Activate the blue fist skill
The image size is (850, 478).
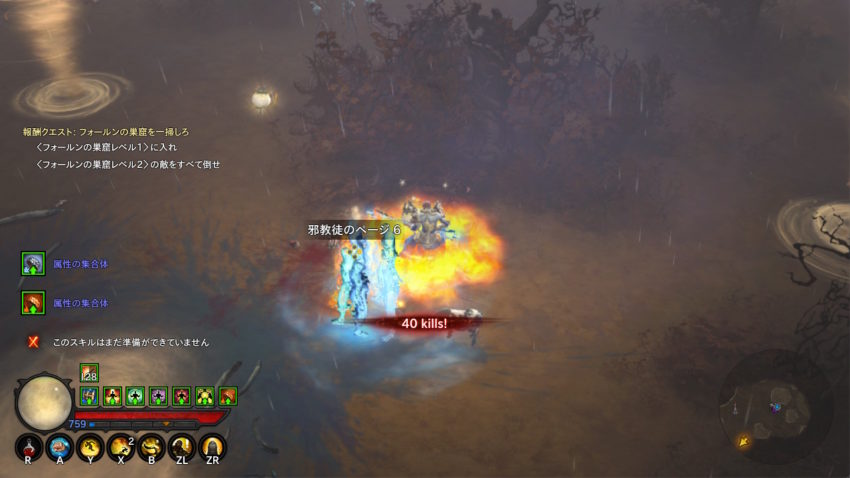[59, 447]
